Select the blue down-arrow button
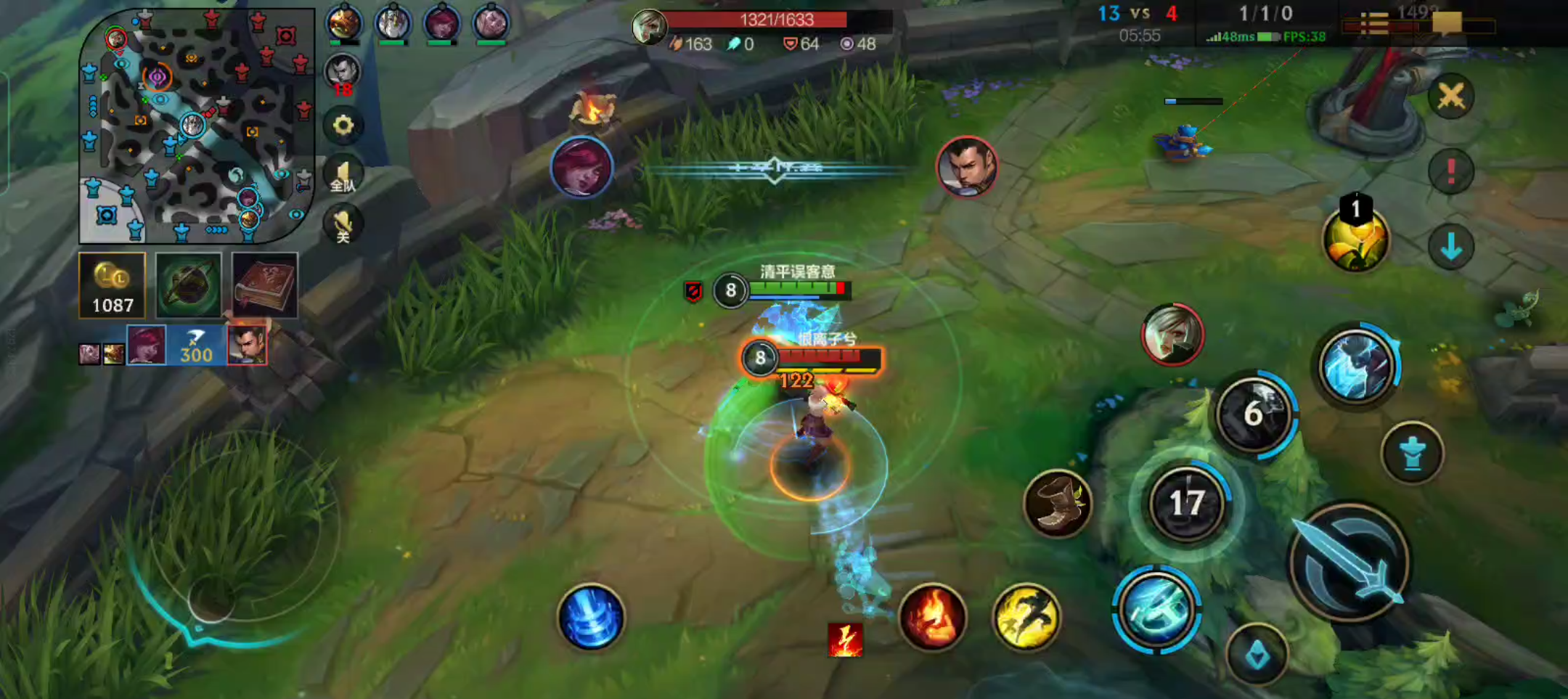Screen dimensions: 1568x699 (x=1450, y=247)
